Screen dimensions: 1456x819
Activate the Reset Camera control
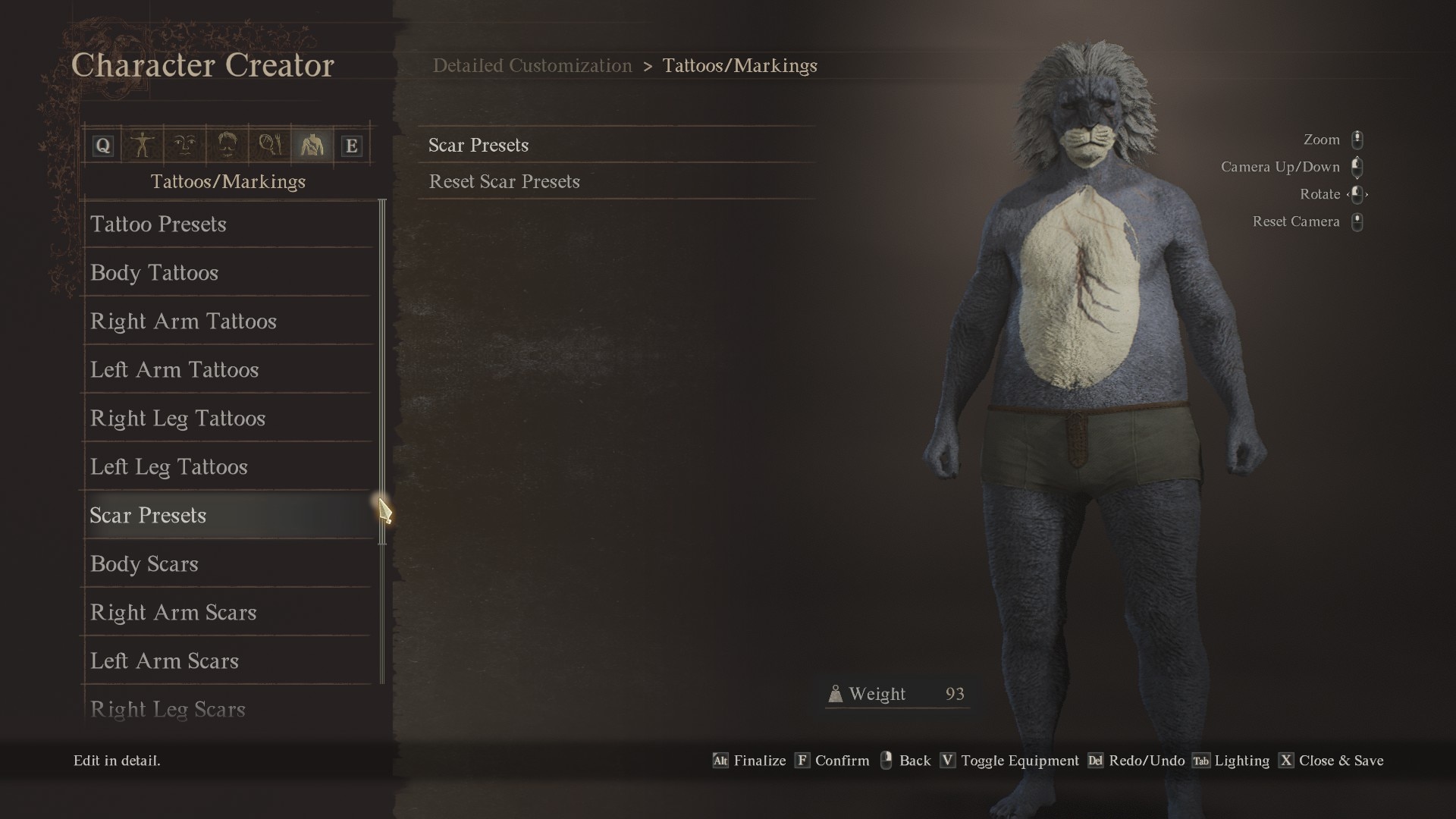1297,221
